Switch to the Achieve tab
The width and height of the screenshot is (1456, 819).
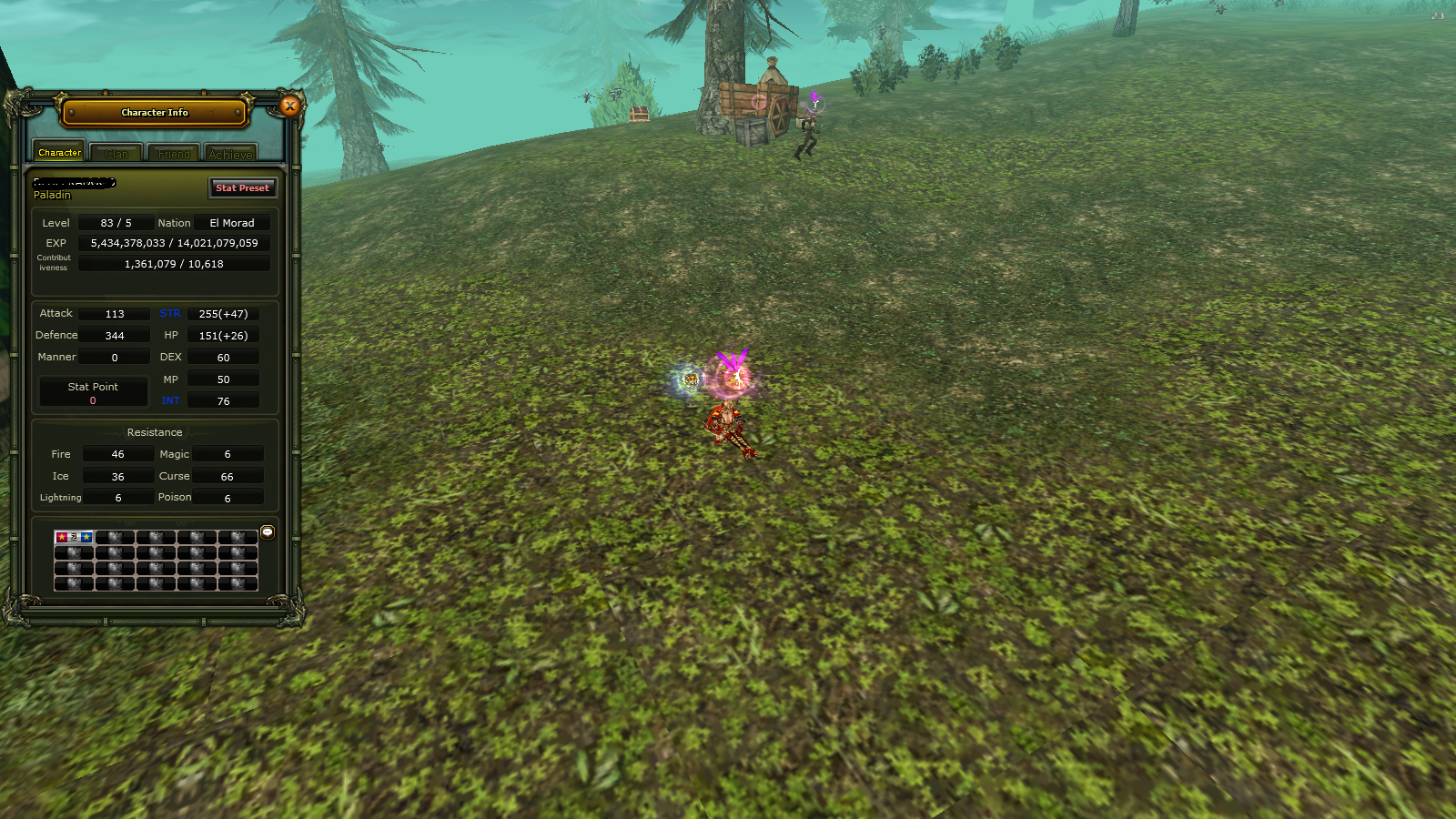click(x=230, y=153)
